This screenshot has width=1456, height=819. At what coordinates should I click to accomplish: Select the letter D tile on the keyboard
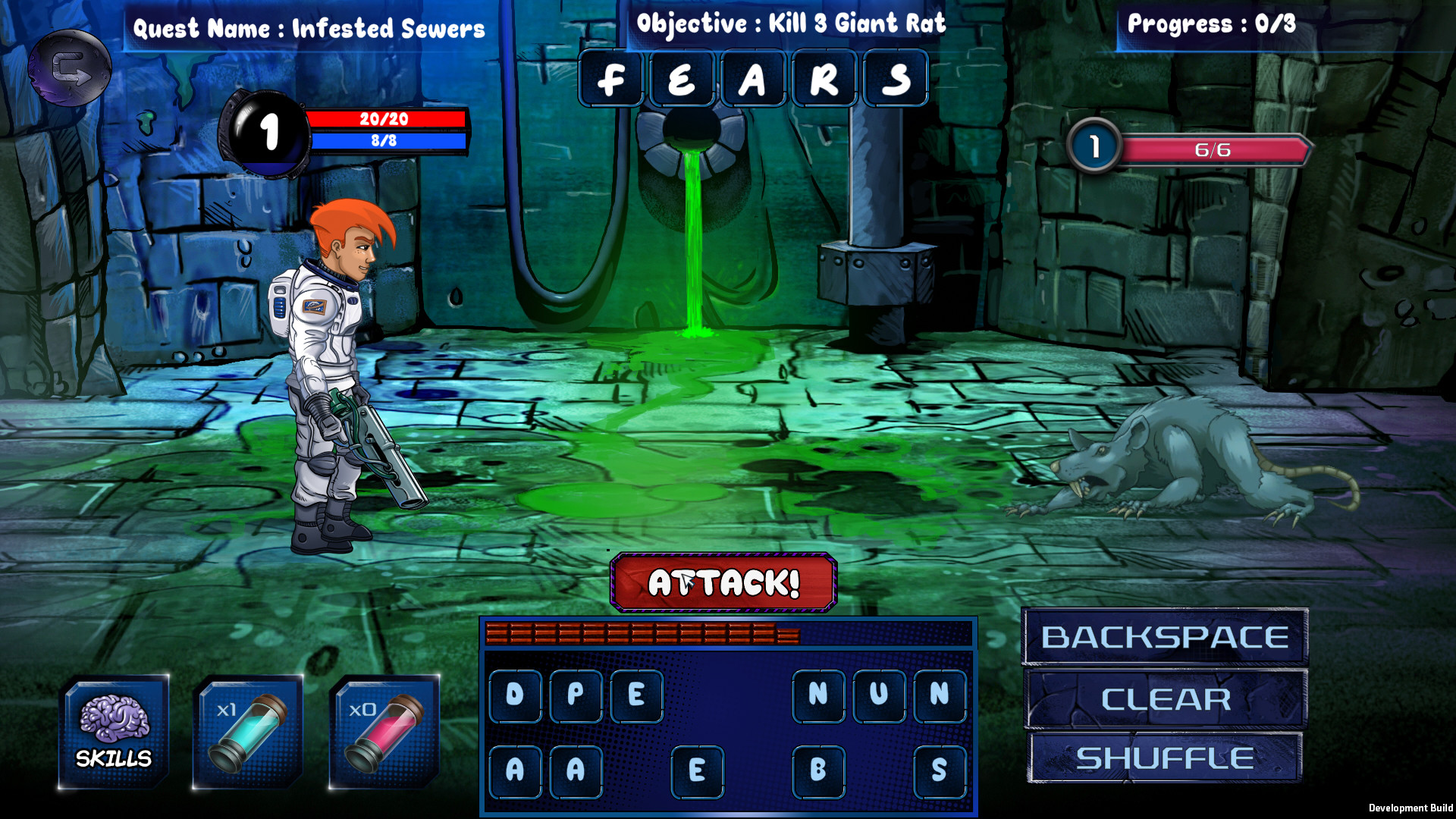pyautogui.click(x=516, y=695)
